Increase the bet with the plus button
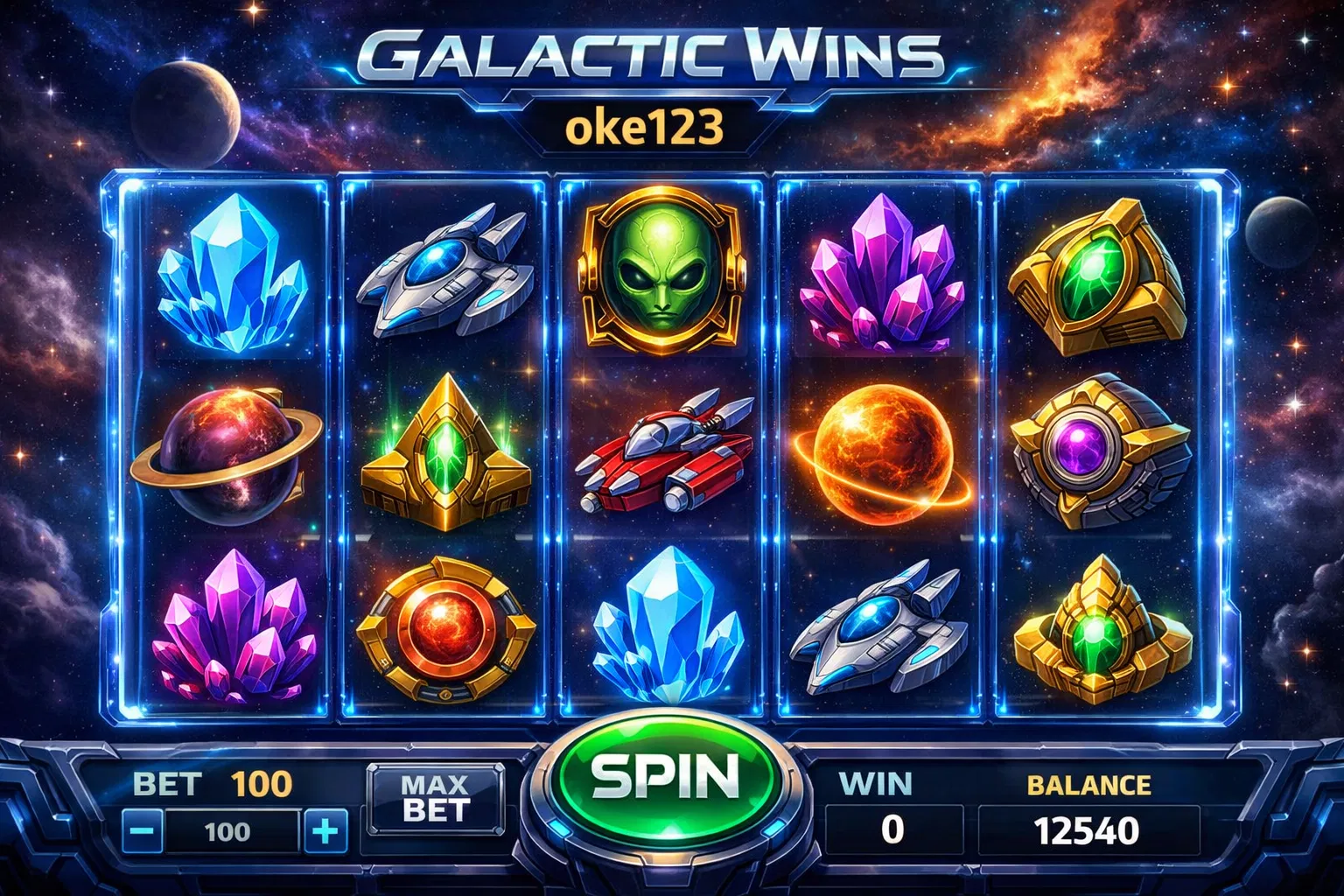The height and width of the screenshot is (896, 1344). [325, 830]
